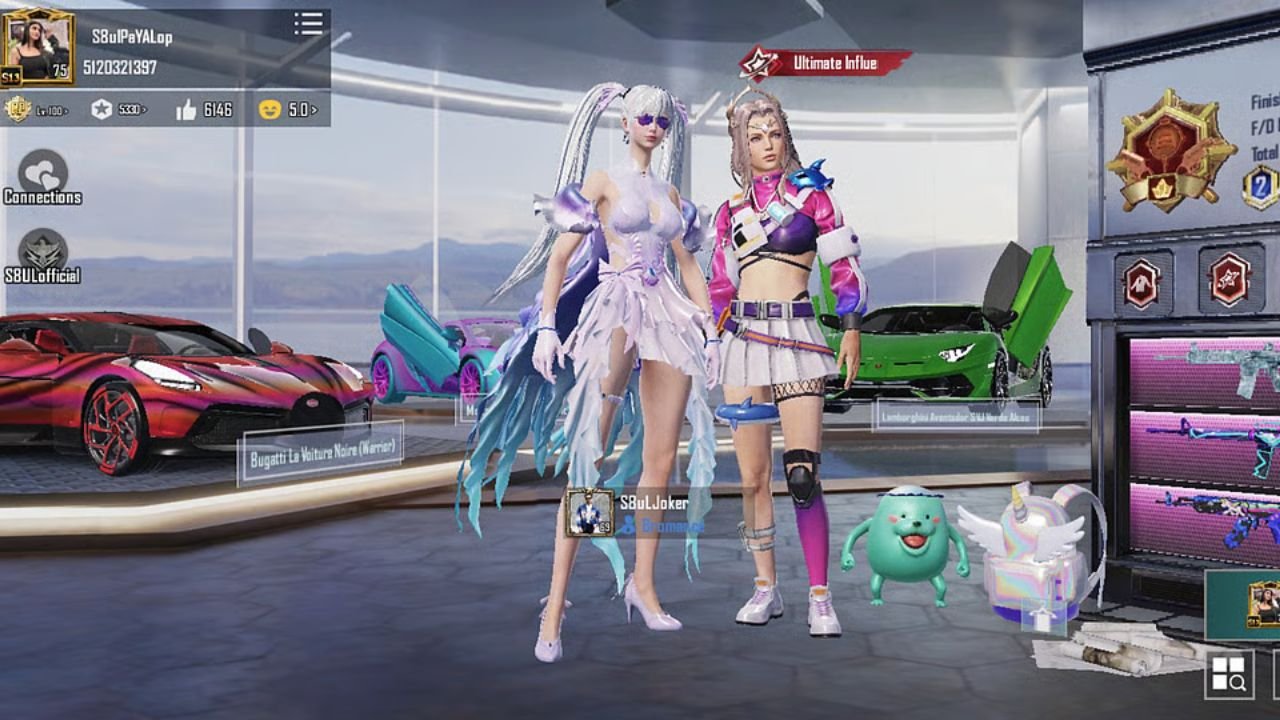The width and height of the screenshot is (1280, 720).
Task: Select the red hexagon star achievement icon
Action: pyautogui.click(x=1229, y=279)
